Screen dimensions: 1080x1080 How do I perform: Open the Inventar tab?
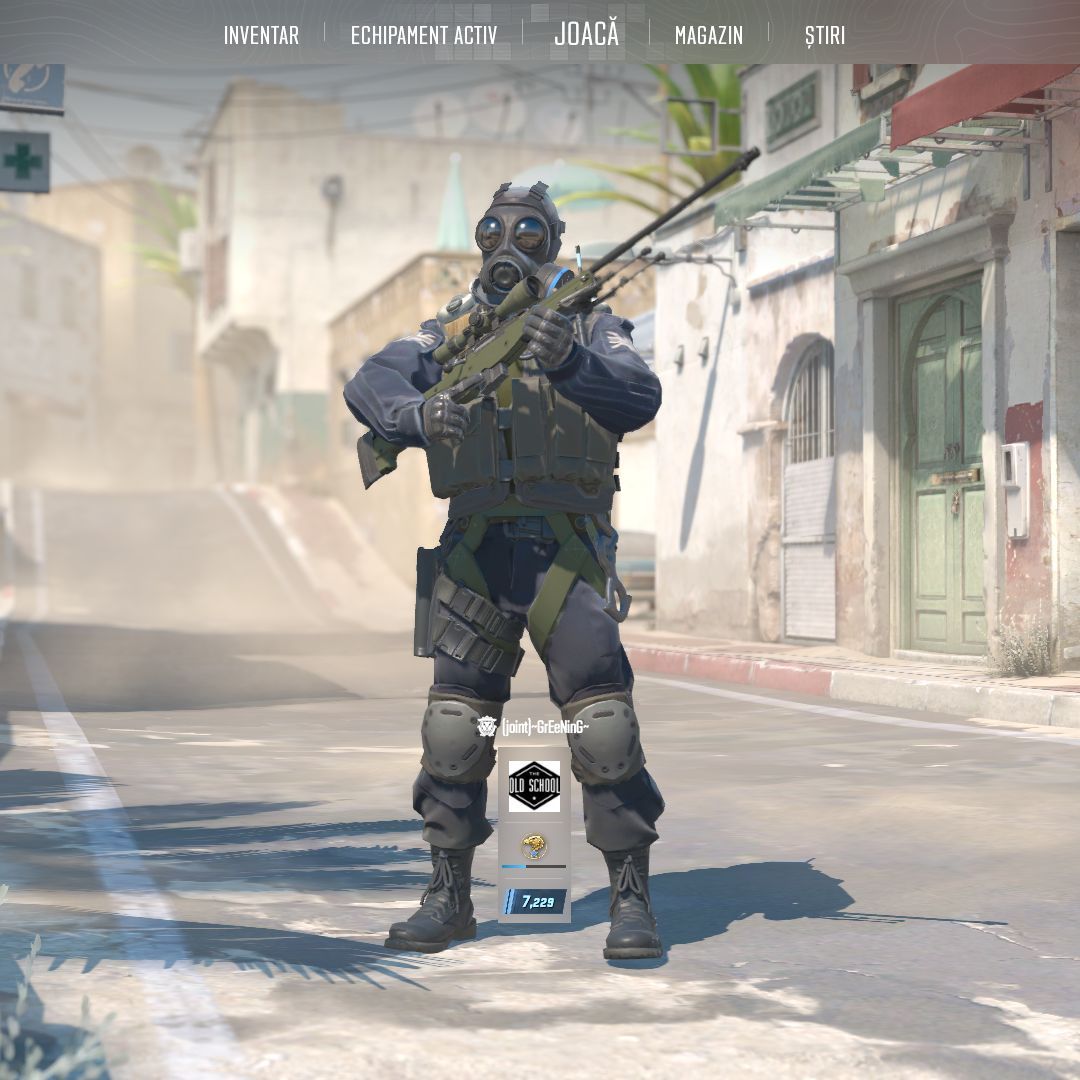coord(261,35)
